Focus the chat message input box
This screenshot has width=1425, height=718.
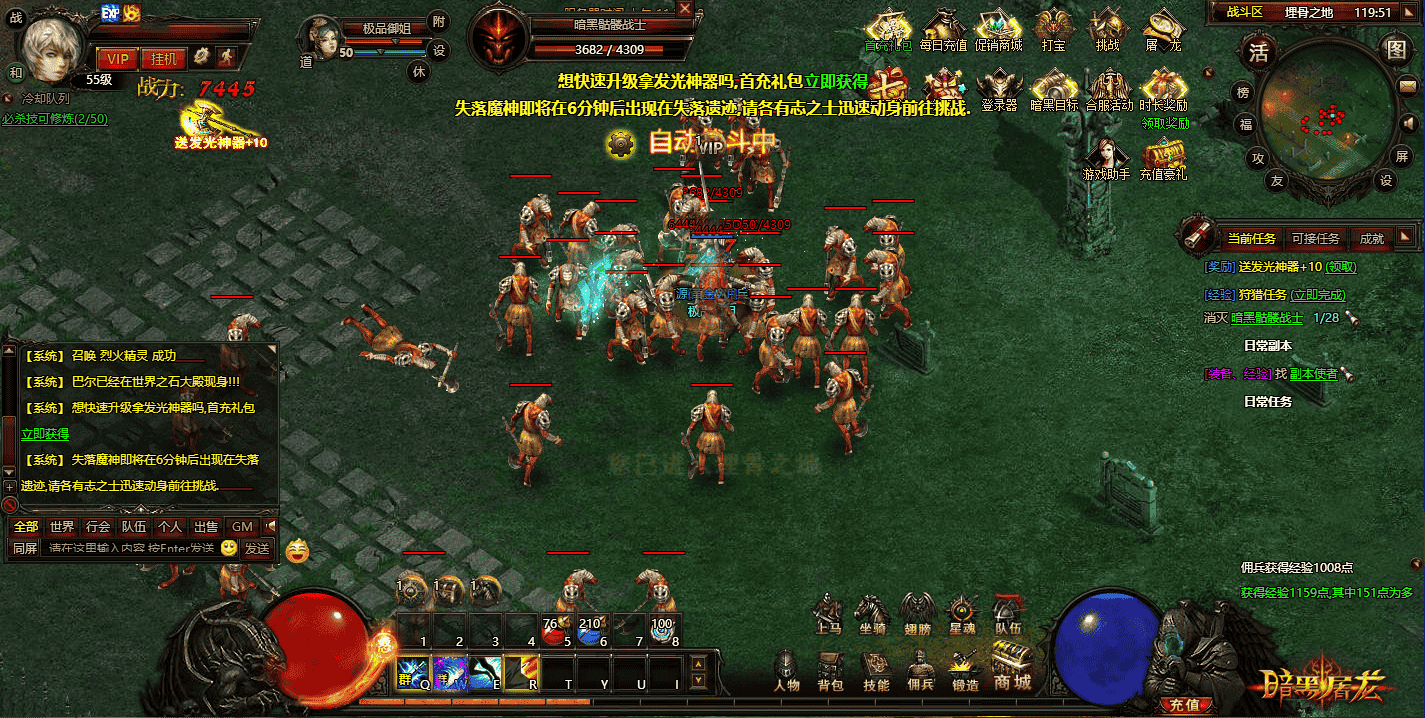tap(130, 548)
